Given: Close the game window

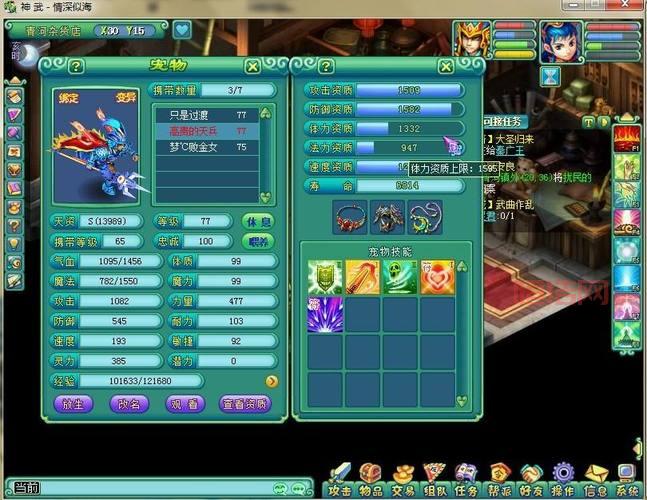Looking at the screenshot, I should [x=630, y=7].
